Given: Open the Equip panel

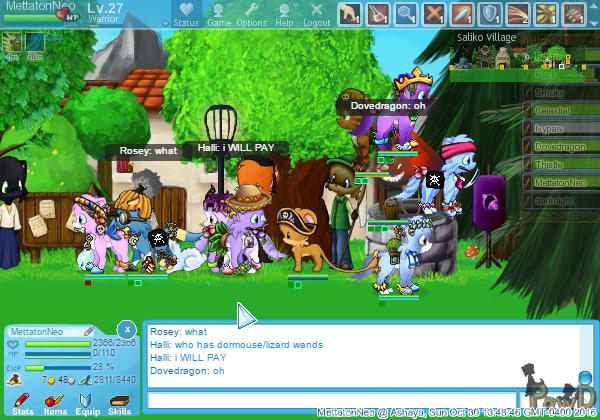Looking at the screenshot, I should click(87, 403).
